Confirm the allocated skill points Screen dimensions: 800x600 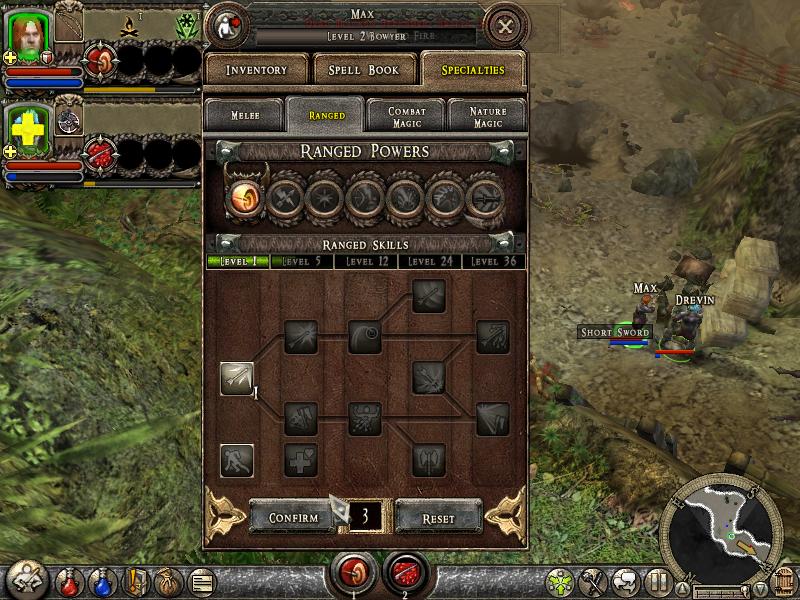click(293, 517)
